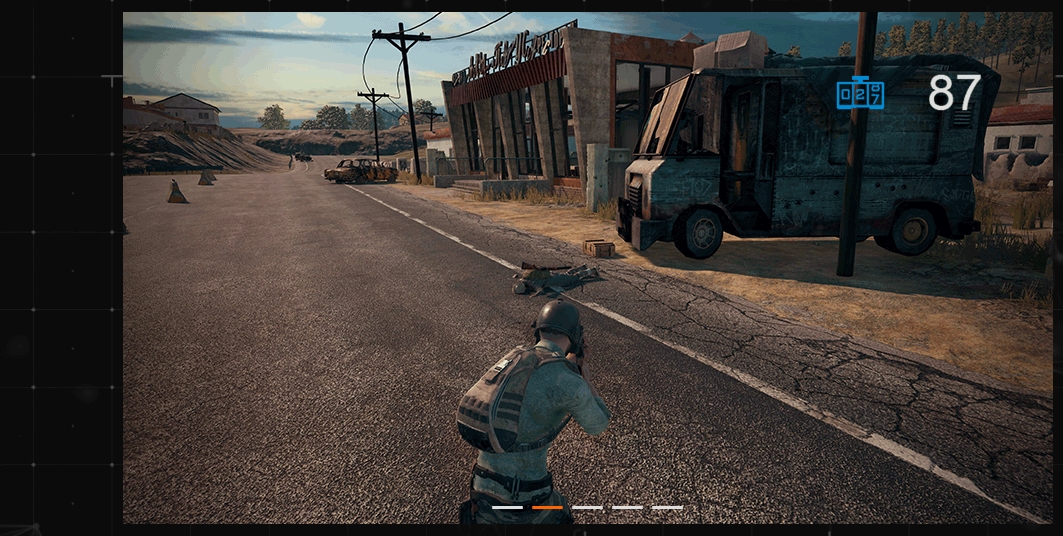This screenshot has height=536, width=1063.
Task: Go to the last slide indicator dash
Action: pyautogui.click(x=667, y=507)
